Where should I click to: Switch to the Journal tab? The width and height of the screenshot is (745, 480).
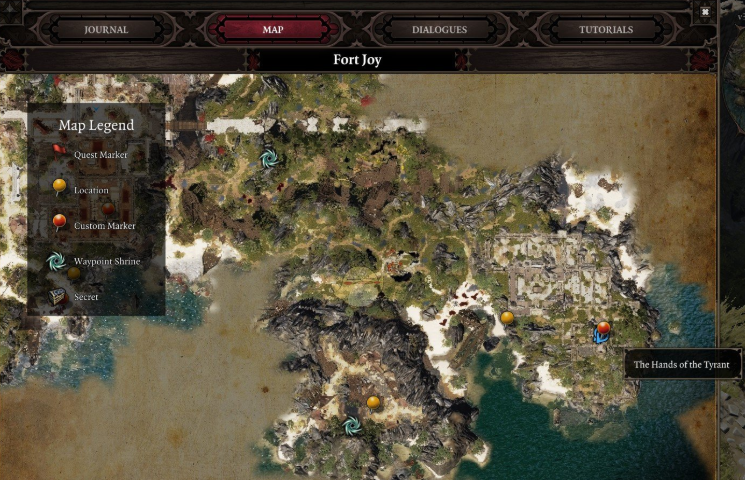click(106, 29)
